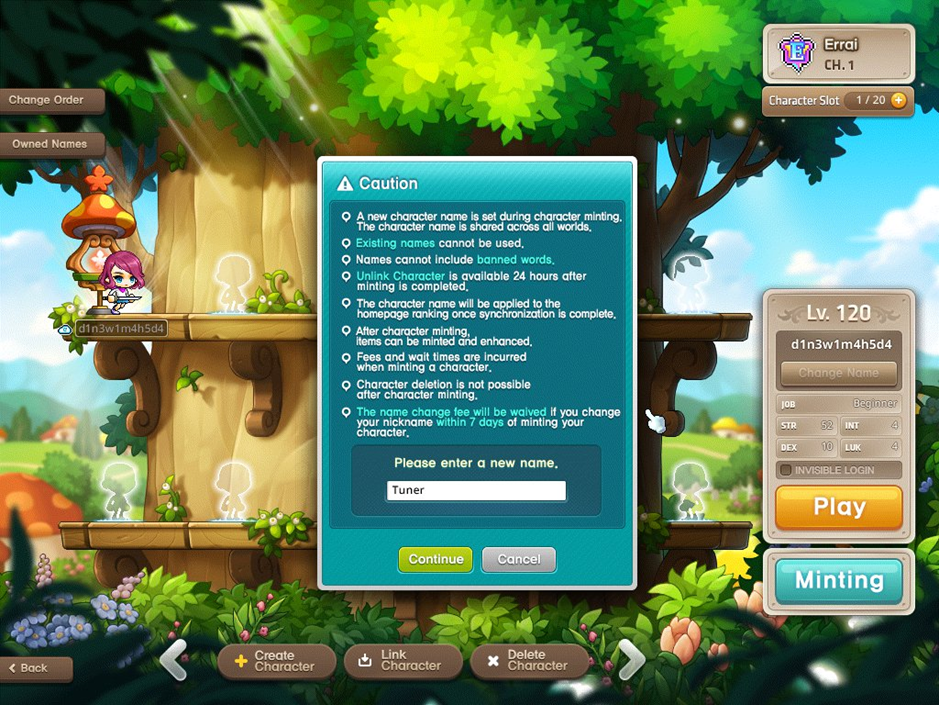This screenshot has height=705, width=939.
Task: Show the Owned Names list
Action: (50, 144)
